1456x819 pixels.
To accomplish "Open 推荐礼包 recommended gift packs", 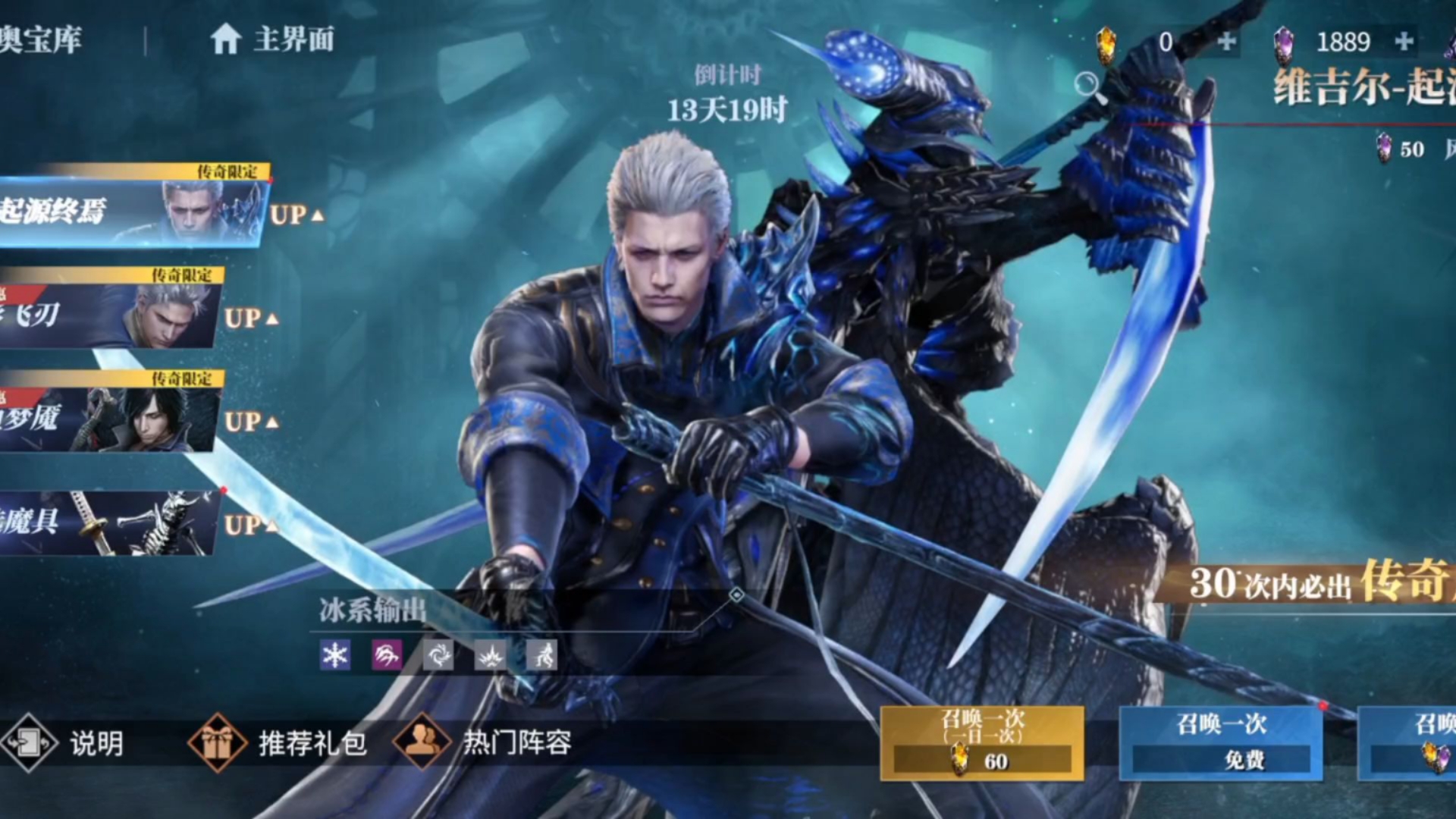I will tap(279, 743).
